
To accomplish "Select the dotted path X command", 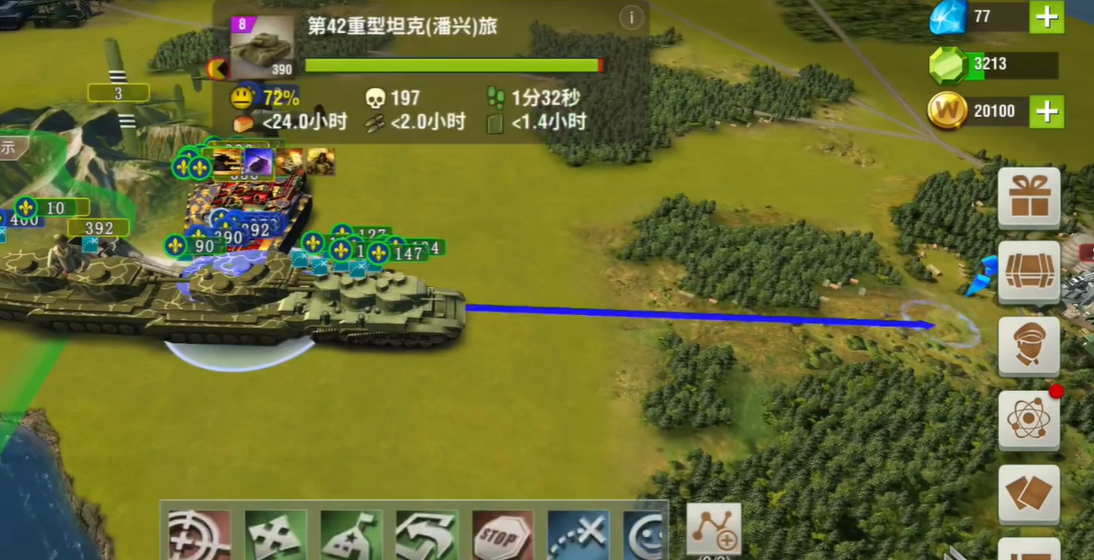I will pos(578,537).
